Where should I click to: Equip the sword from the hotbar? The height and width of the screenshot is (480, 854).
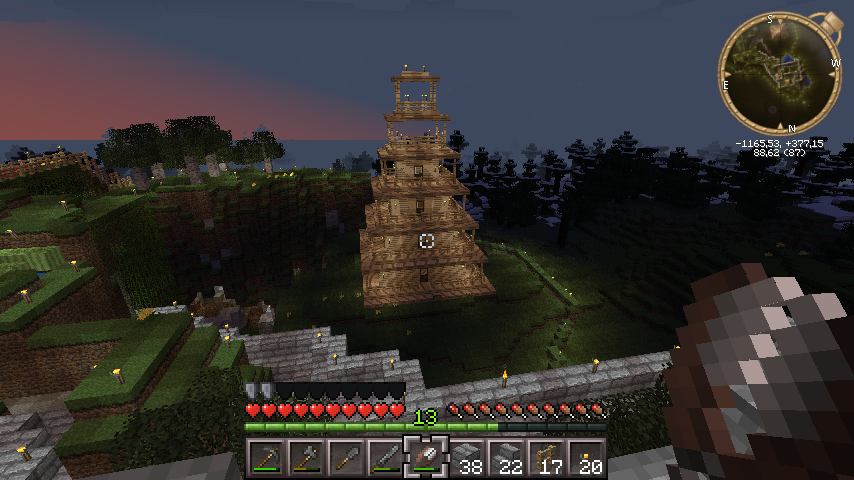coord(386,458)
